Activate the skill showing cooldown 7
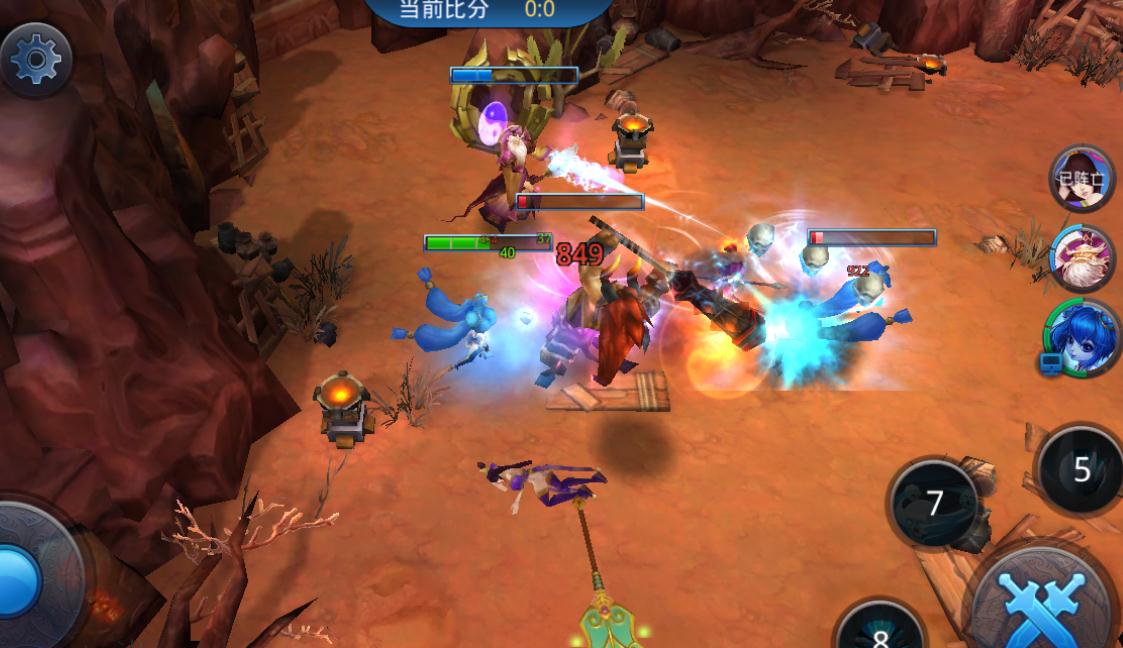Image resolution: width=1123 pixels, height=648 pixels. point(935,503)
